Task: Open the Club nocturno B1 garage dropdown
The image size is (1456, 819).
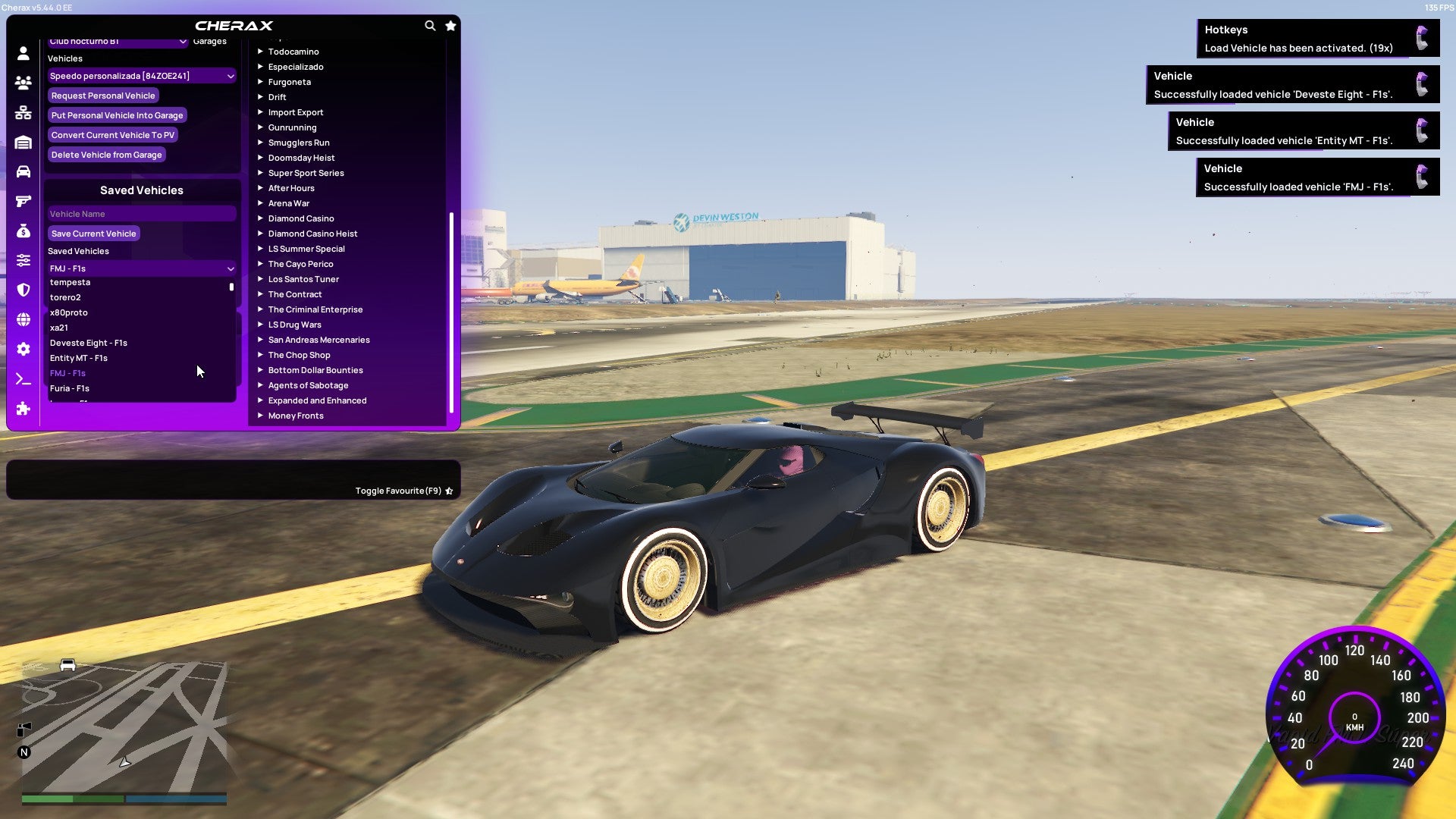Action: point(118,43)
